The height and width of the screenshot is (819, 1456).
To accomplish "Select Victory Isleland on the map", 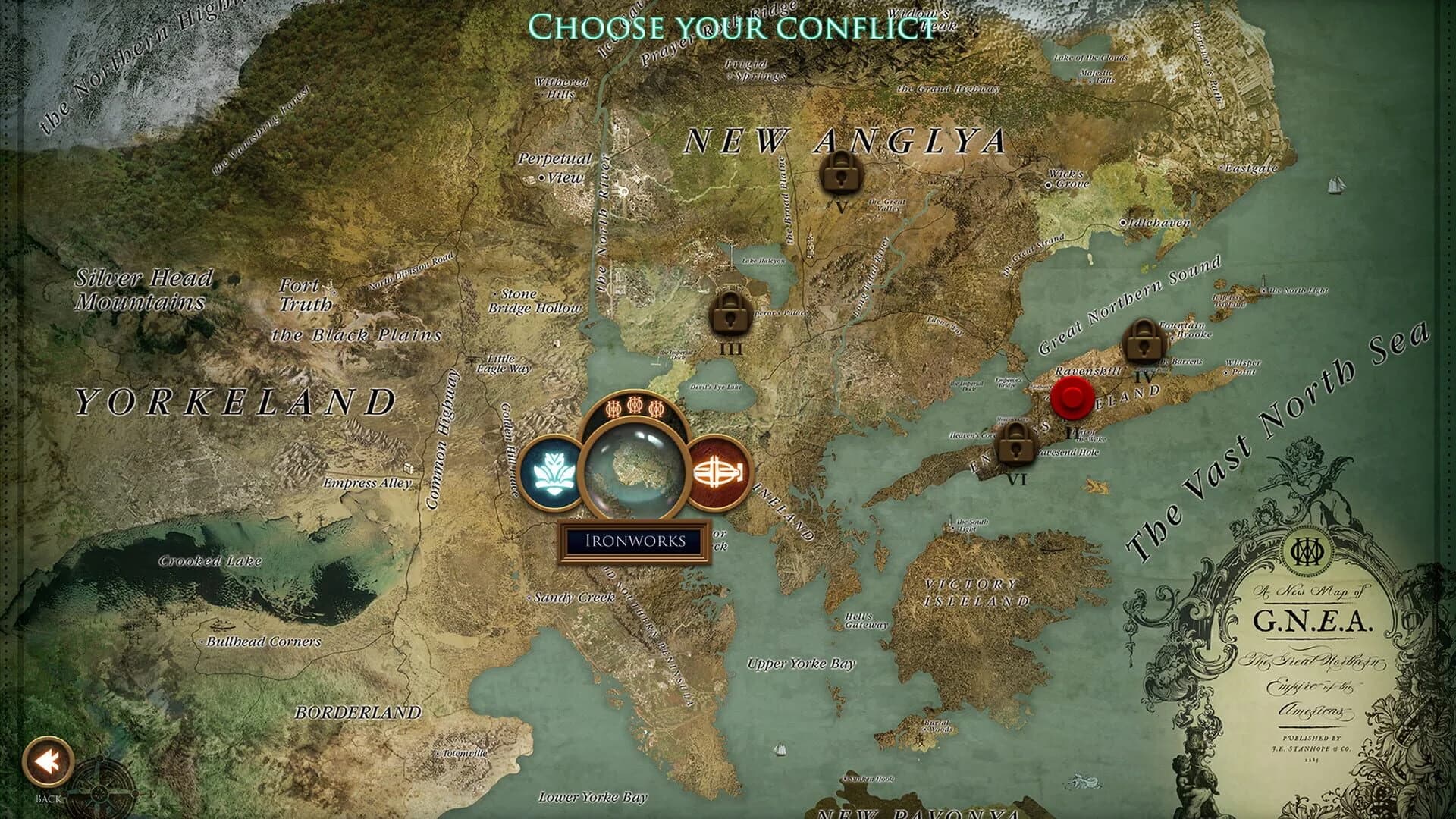I will (x=974, y=592).
